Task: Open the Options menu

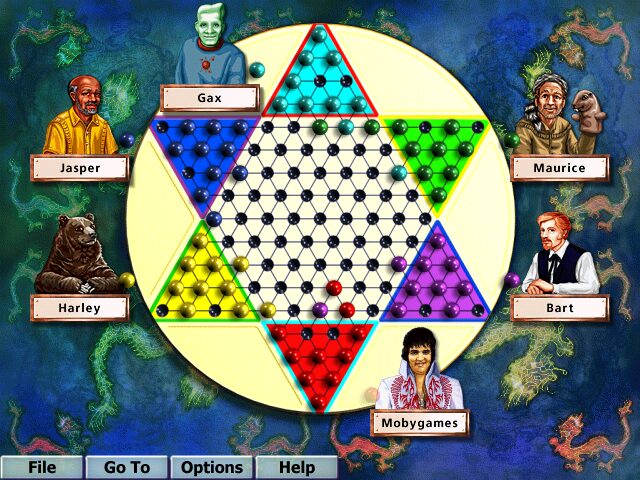Action: [x=211, y=467]
